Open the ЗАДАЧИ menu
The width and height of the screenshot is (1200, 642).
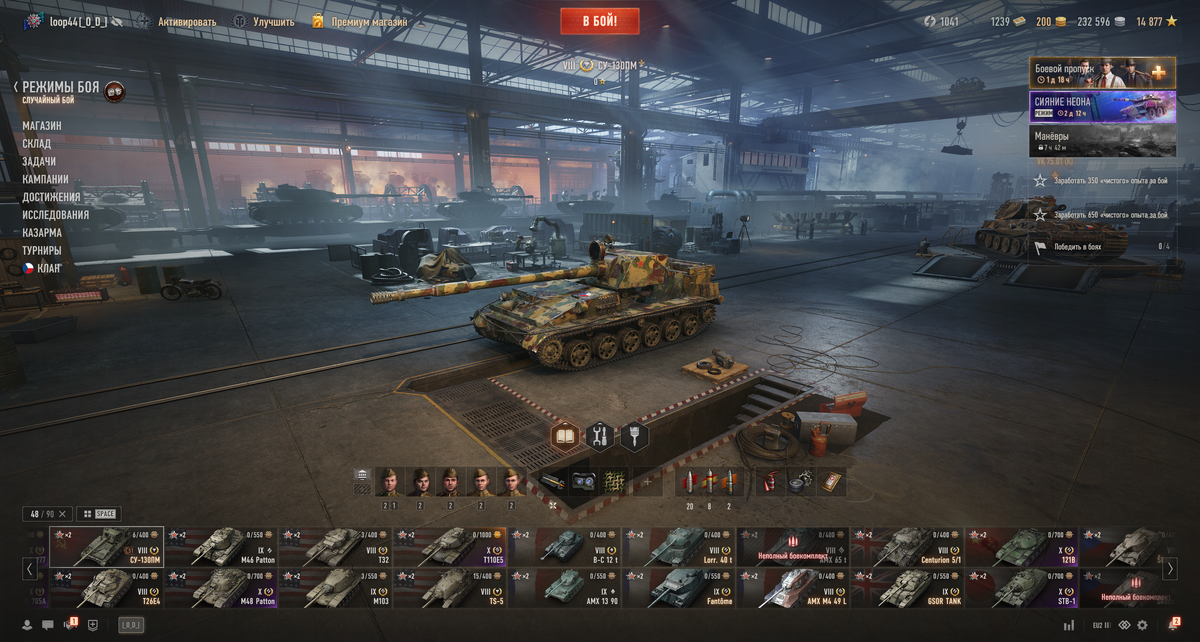tap(39, 162)
